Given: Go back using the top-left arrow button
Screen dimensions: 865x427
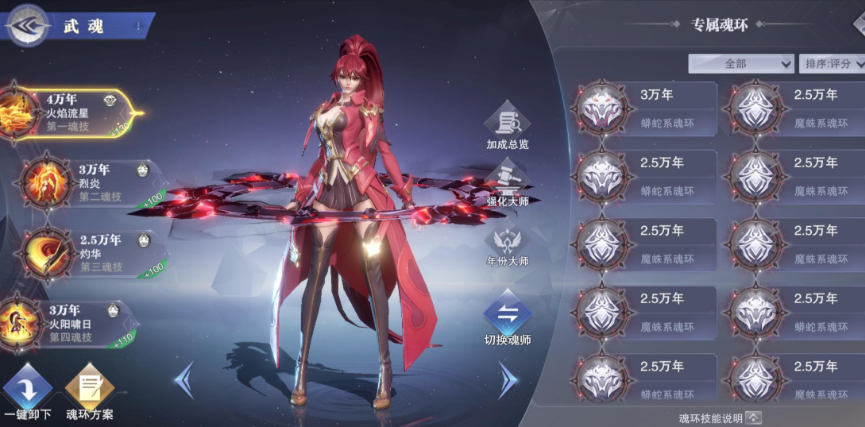Looking at the screenshot, I should coord(27,26).
